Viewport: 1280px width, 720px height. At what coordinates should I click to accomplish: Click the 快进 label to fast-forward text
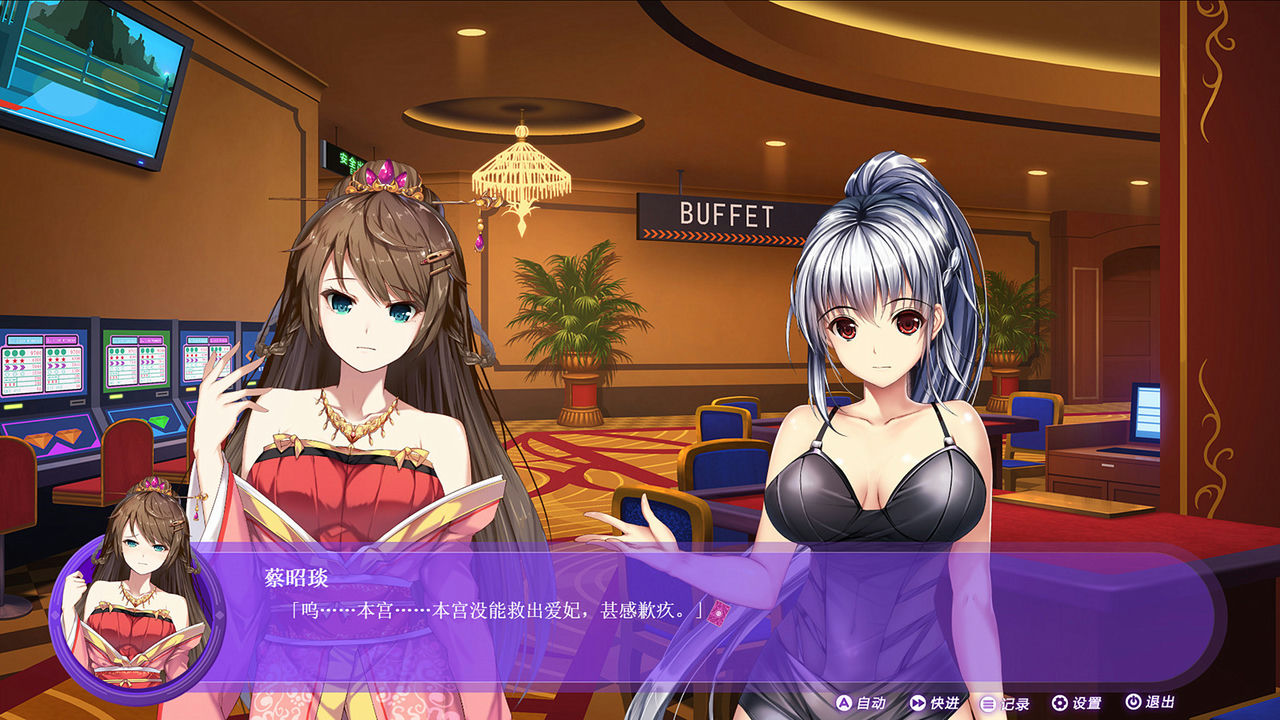point(944,705)
